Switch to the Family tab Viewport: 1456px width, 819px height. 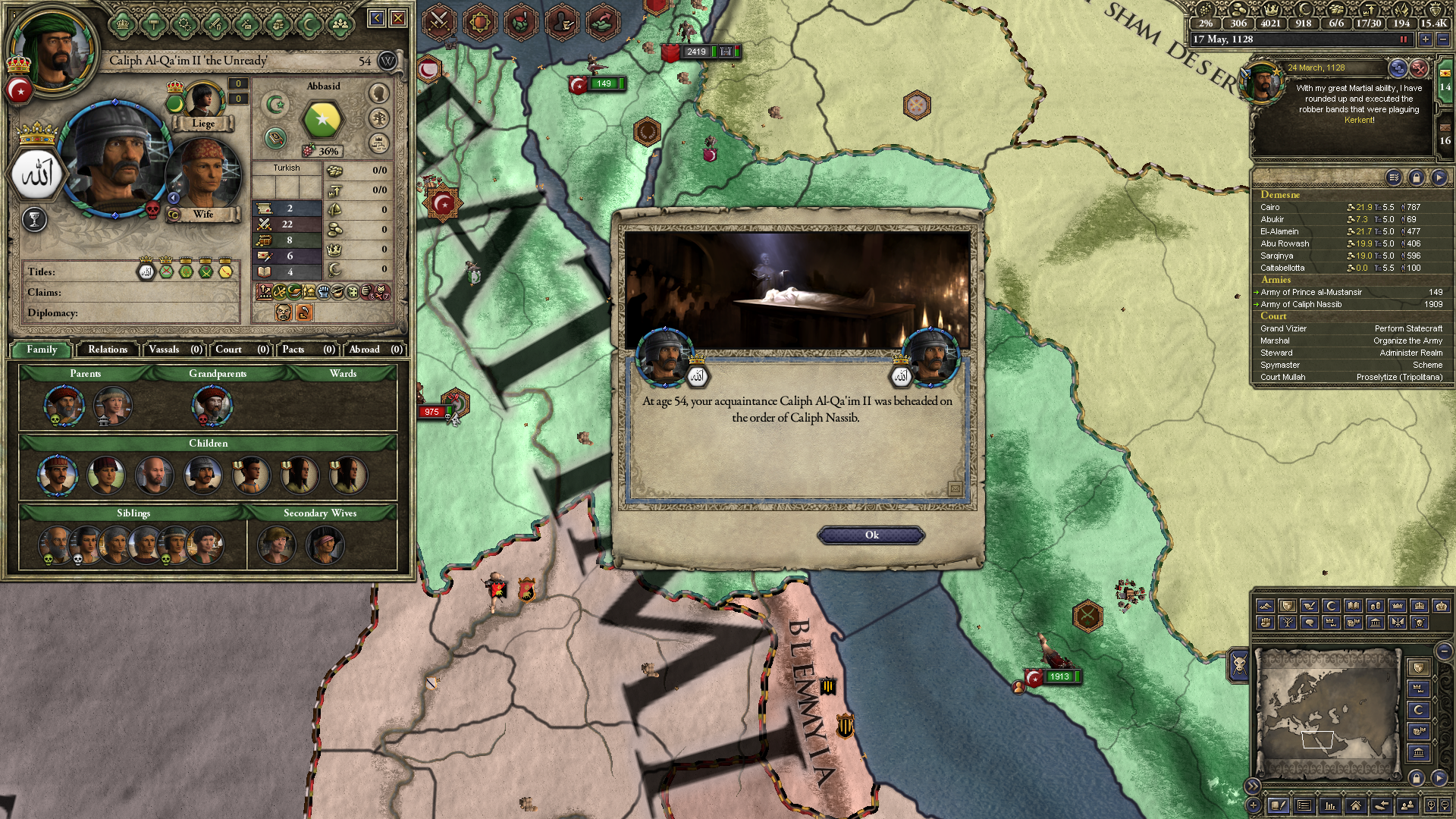pyautogui.click(x=42, y=350)
